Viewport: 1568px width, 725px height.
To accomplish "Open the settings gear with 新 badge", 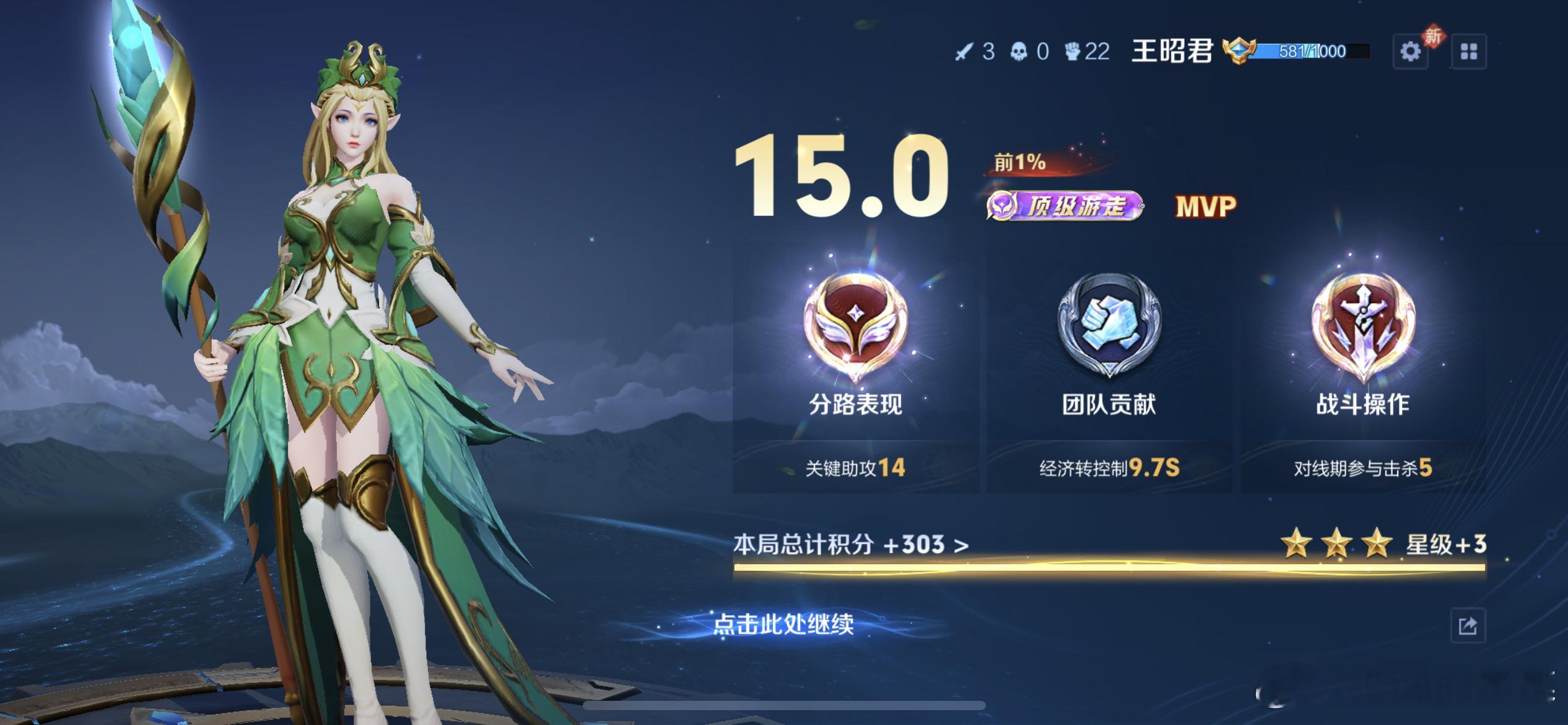I will click(1412, 51).
